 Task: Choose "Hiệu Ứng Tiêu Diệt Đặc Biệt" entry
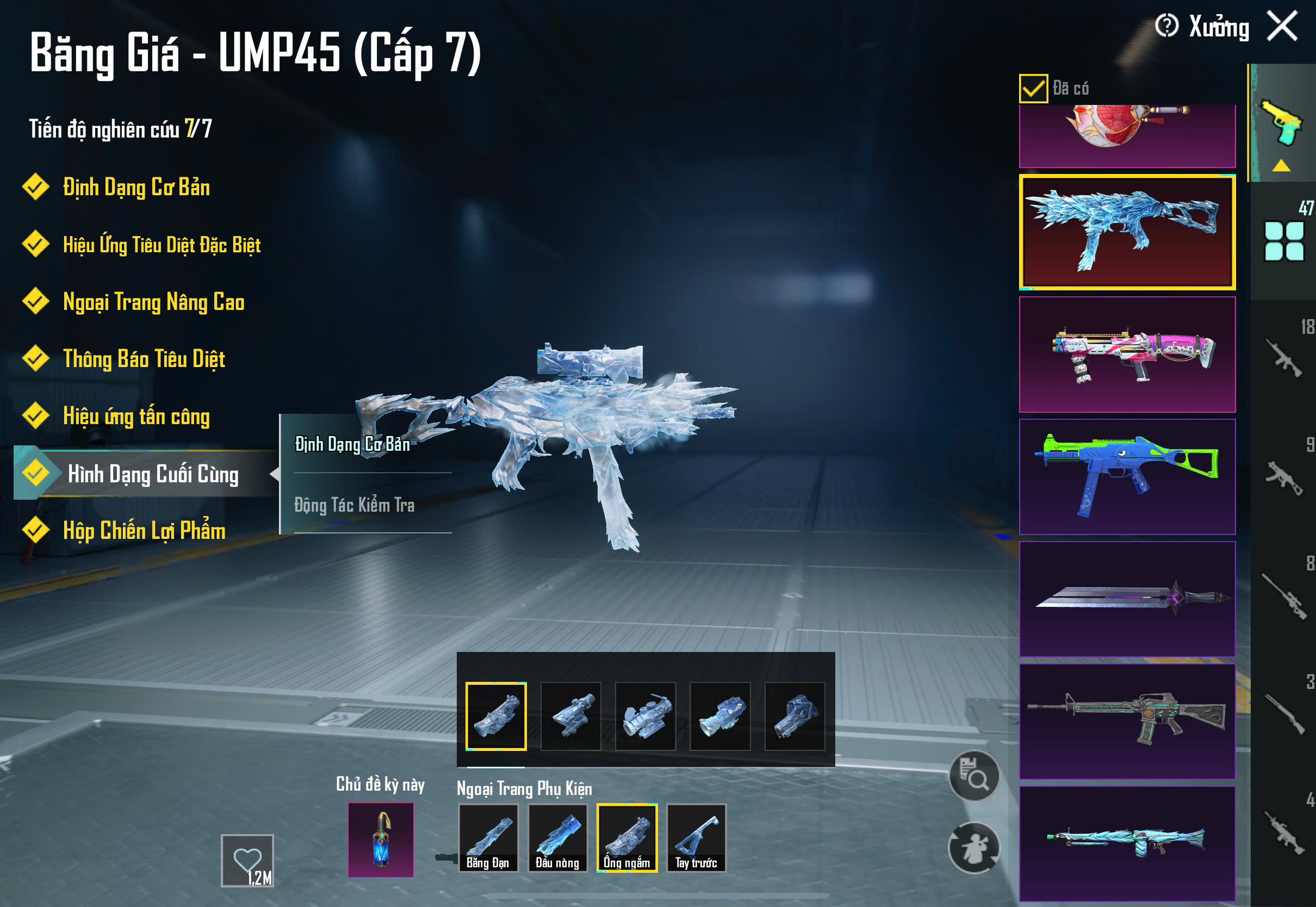click(162, 245)
